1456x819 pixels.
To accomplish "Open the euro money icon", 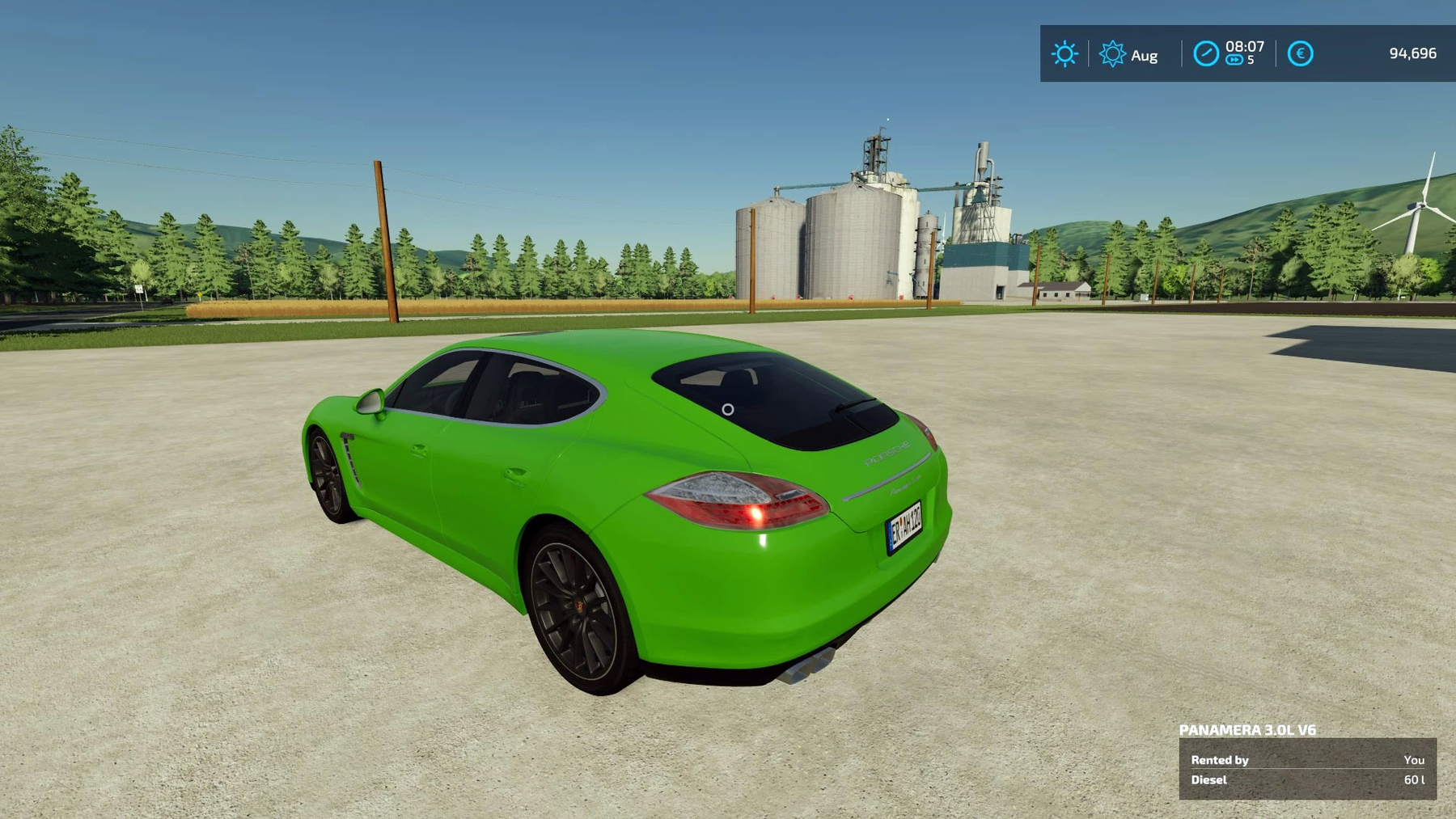I will pyautogui.click(x=1300, y=54).
